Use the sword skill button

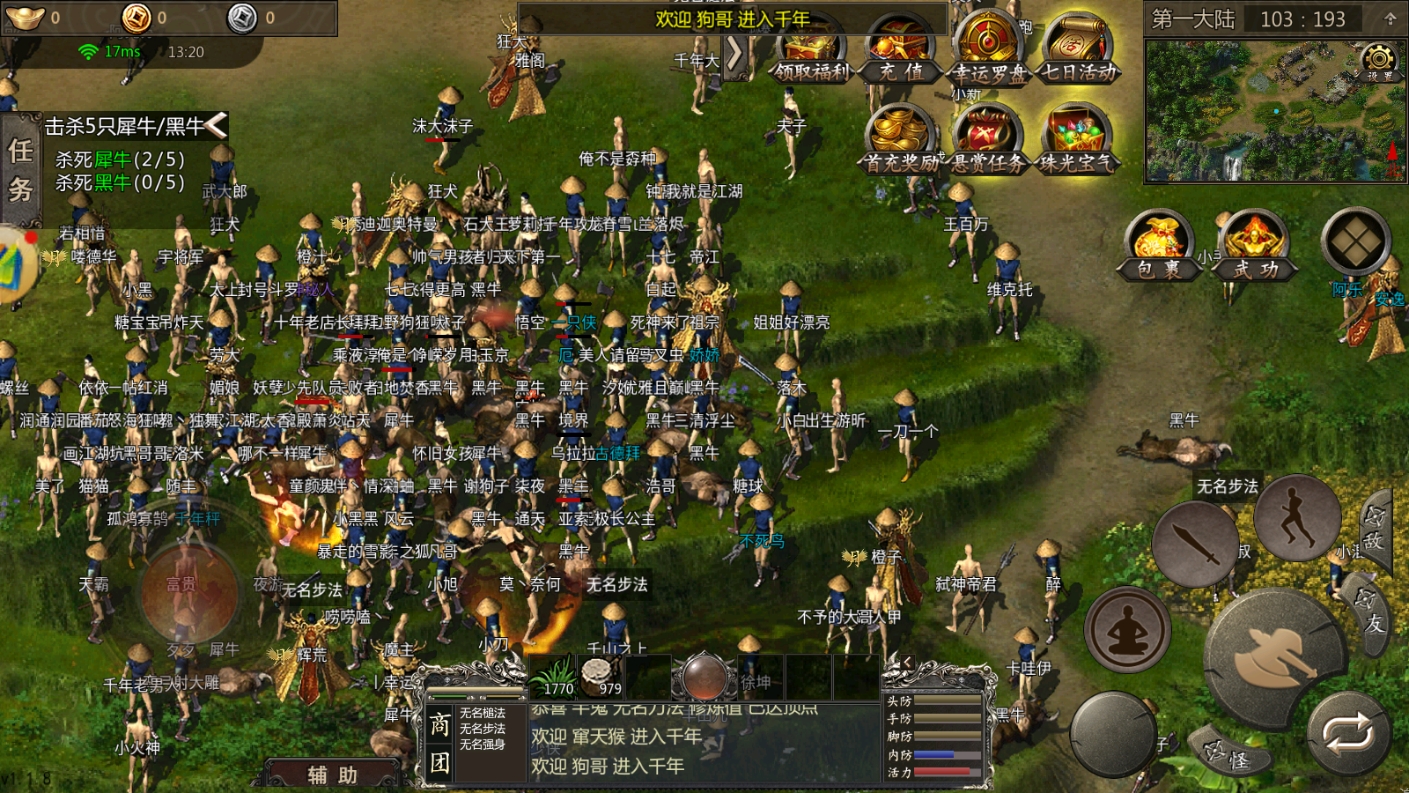click(x=1195, y=545)
